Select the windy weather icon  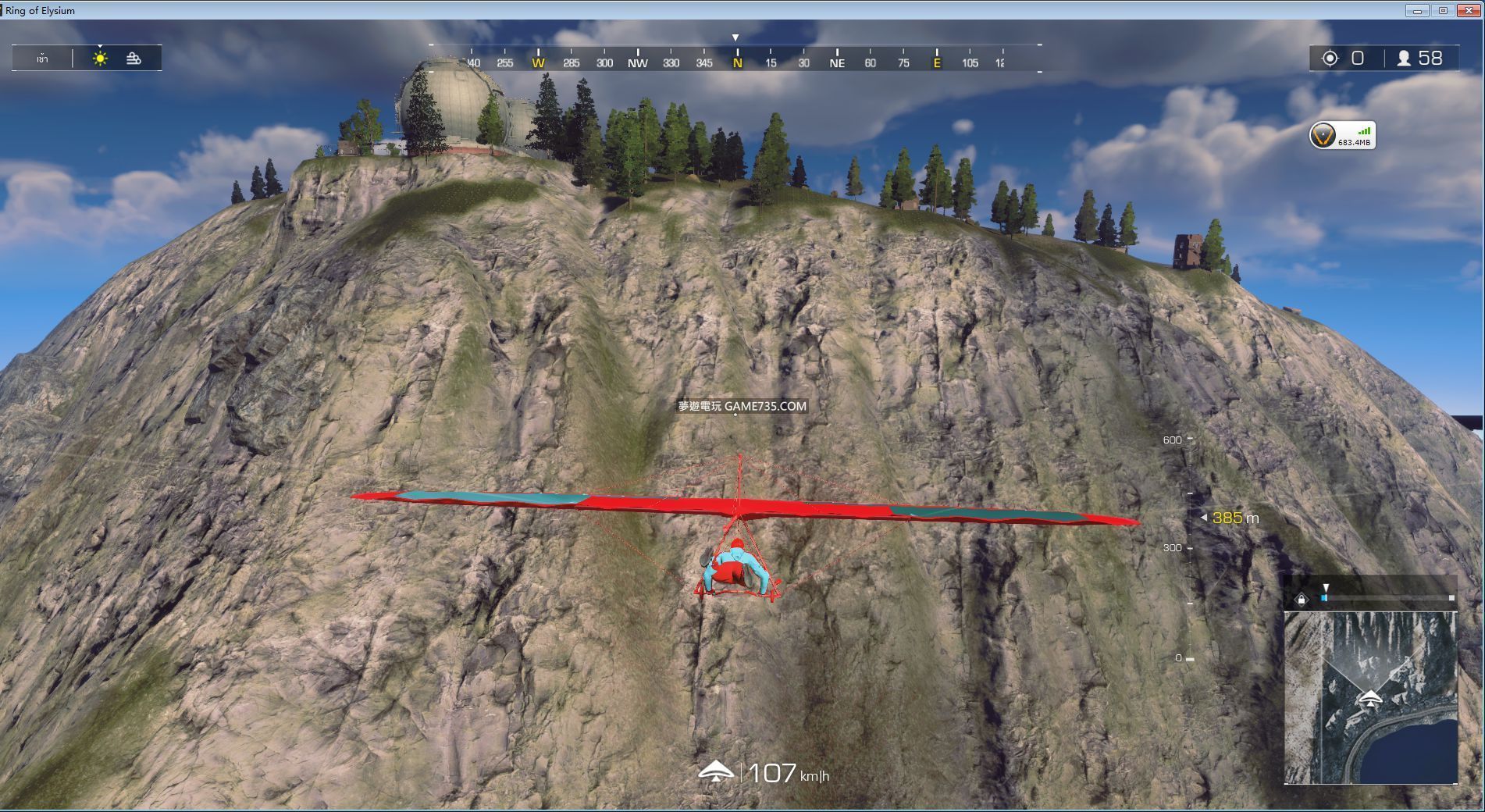pyautogui.click(x=134, y=59)
